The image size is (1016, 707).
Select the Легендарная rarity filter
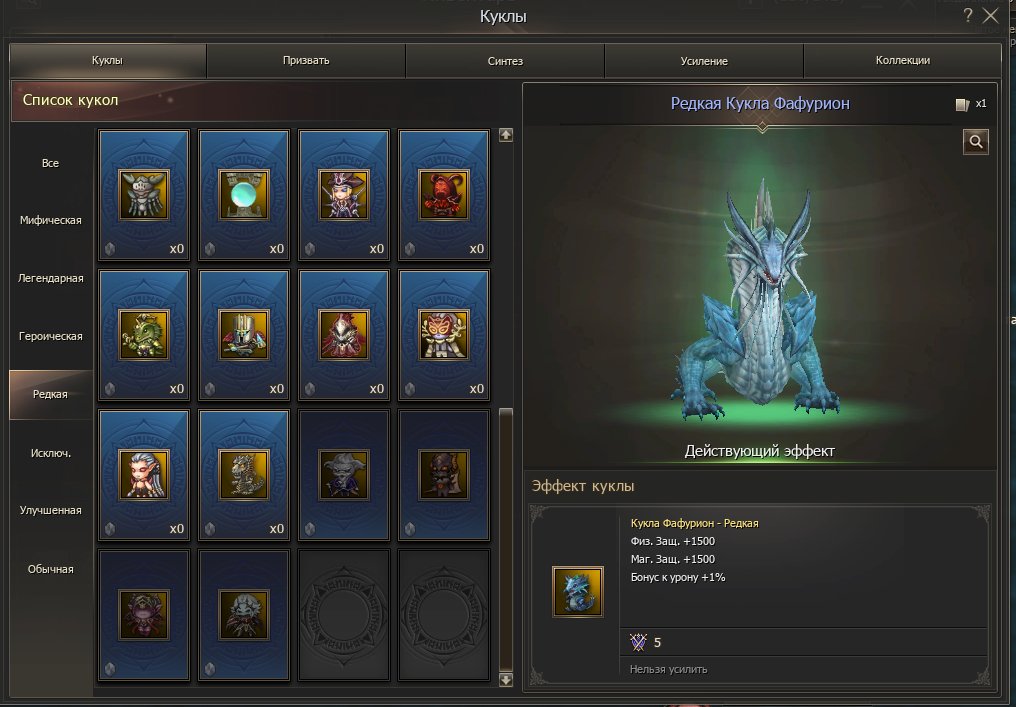[51, 278]
